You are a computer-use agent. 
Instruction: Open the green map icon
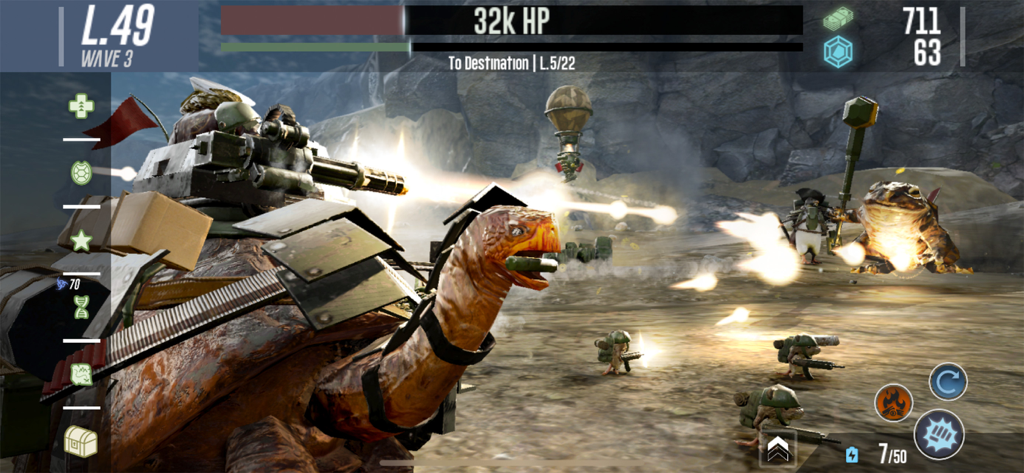click(x=81, y=375)
